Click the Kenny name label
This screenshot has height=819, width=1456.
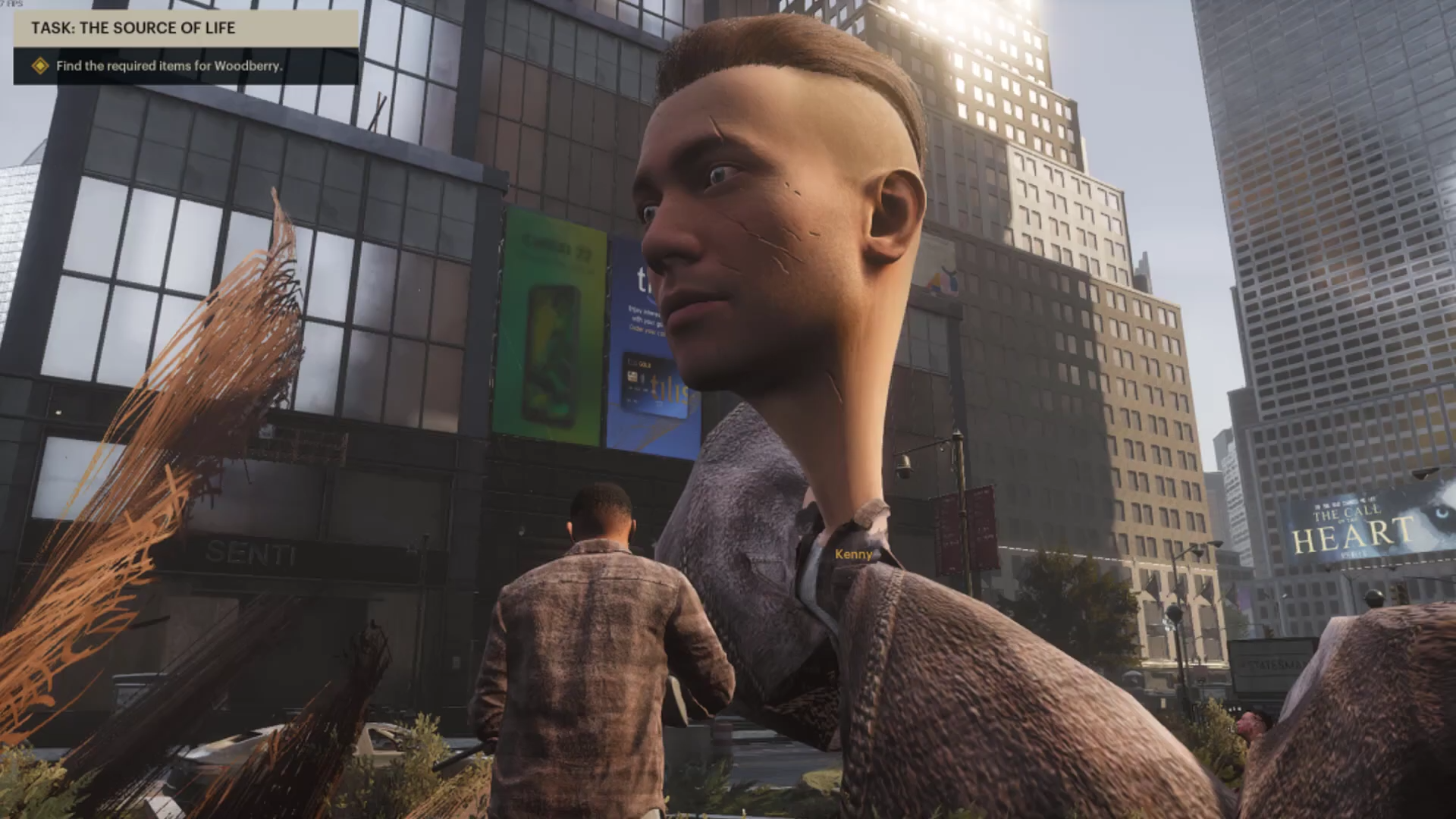[x=853, y=554]
